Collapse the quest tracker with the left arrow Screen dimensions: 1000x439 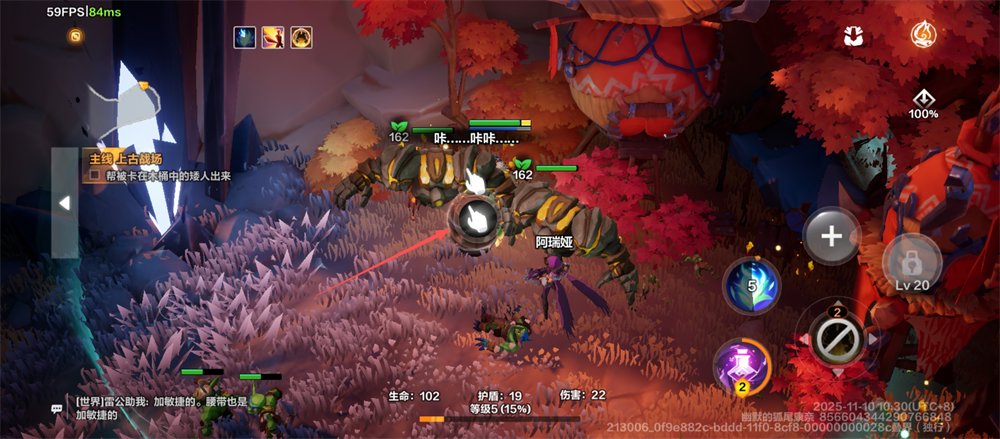click(x=64, y=203)
